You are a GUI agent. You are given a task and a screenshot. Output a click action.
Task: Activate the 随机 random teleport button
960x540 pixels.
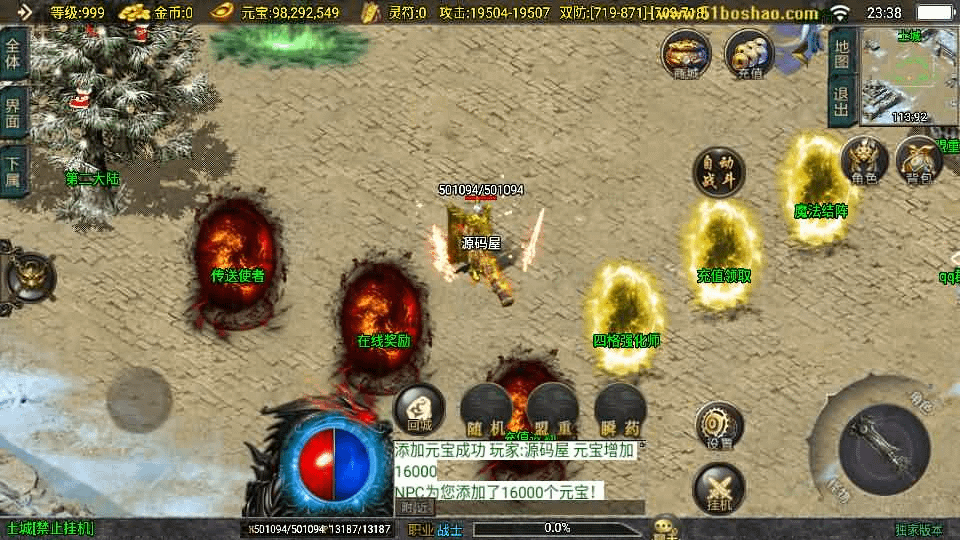tap(486, 409)
